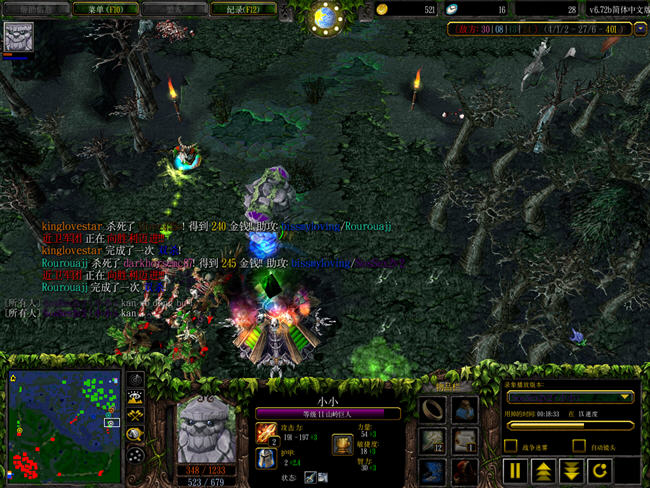Screen dimensions: 650x488
Task: Select the blue boots inventory item
Action: point(432,469)
